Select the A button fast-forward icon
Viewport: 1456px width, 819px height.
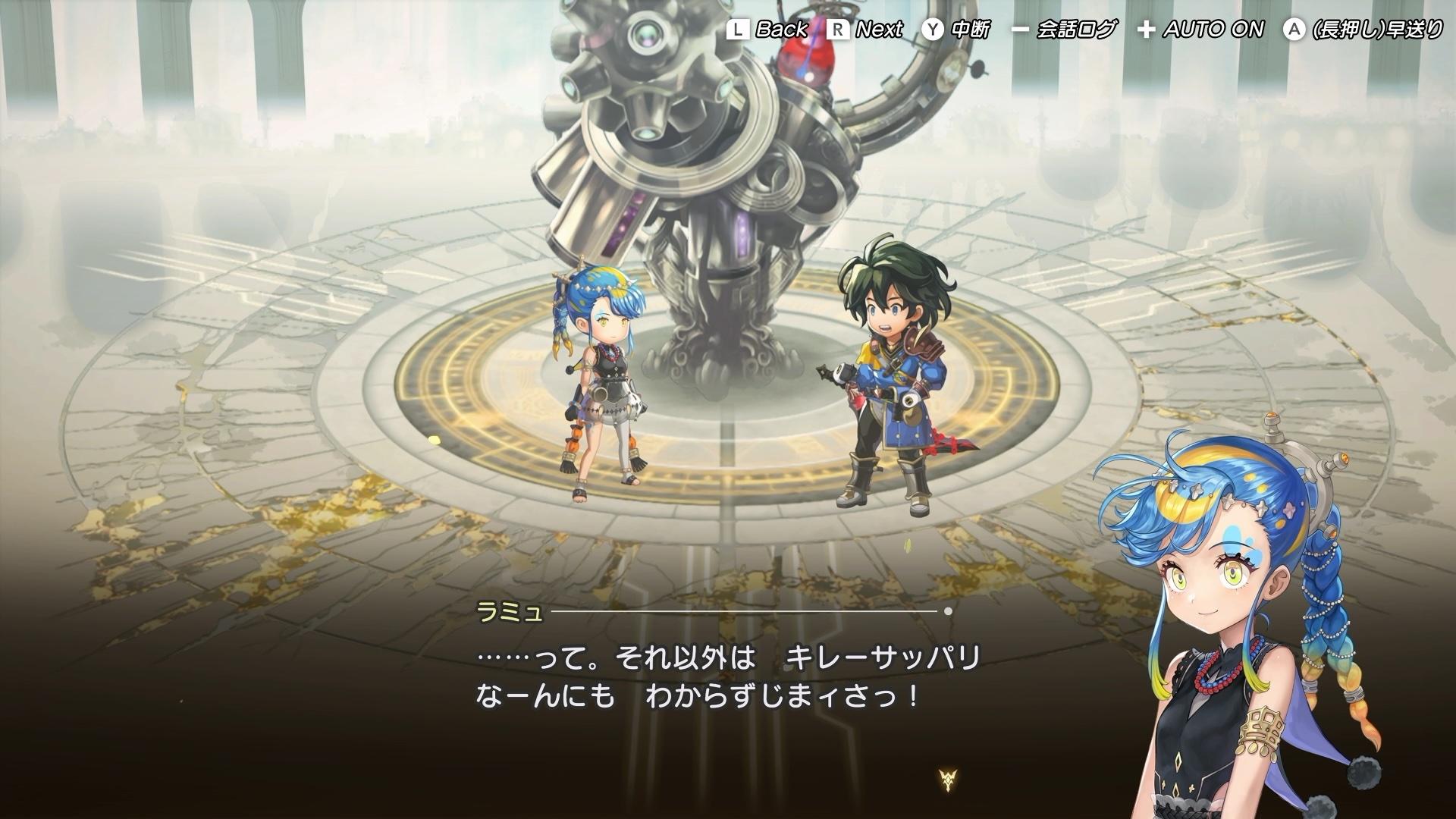[1293, 30]
